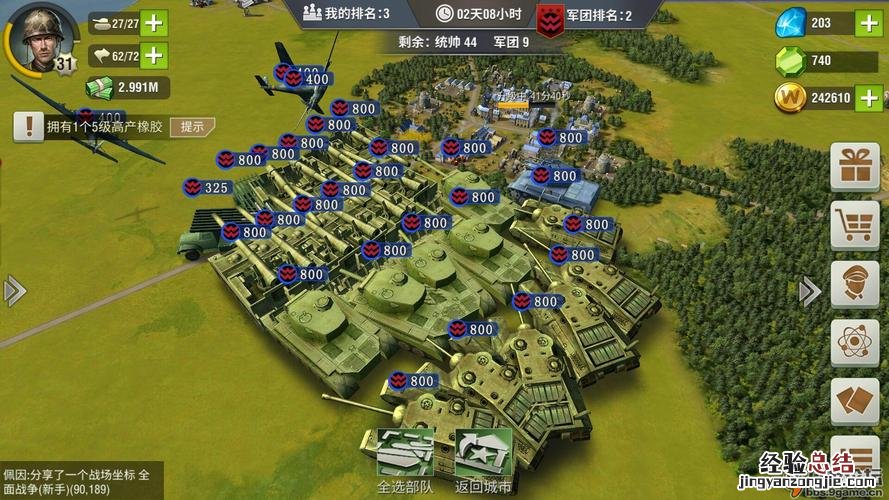Open the officer portrait menu

(x=855, y=285)
